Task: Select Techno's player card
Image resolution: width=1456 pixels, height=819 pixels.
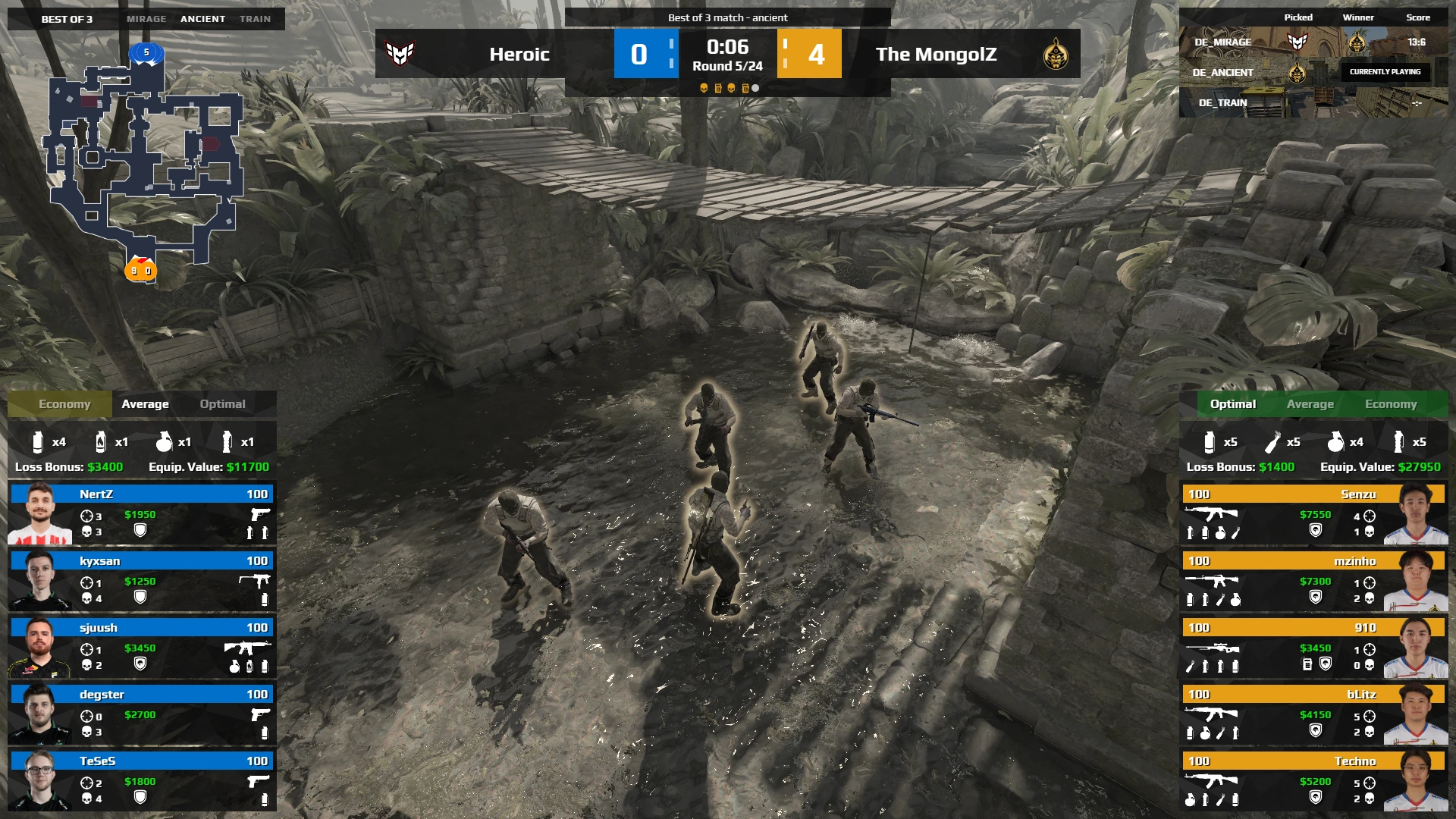Action: click(1313, 780)
